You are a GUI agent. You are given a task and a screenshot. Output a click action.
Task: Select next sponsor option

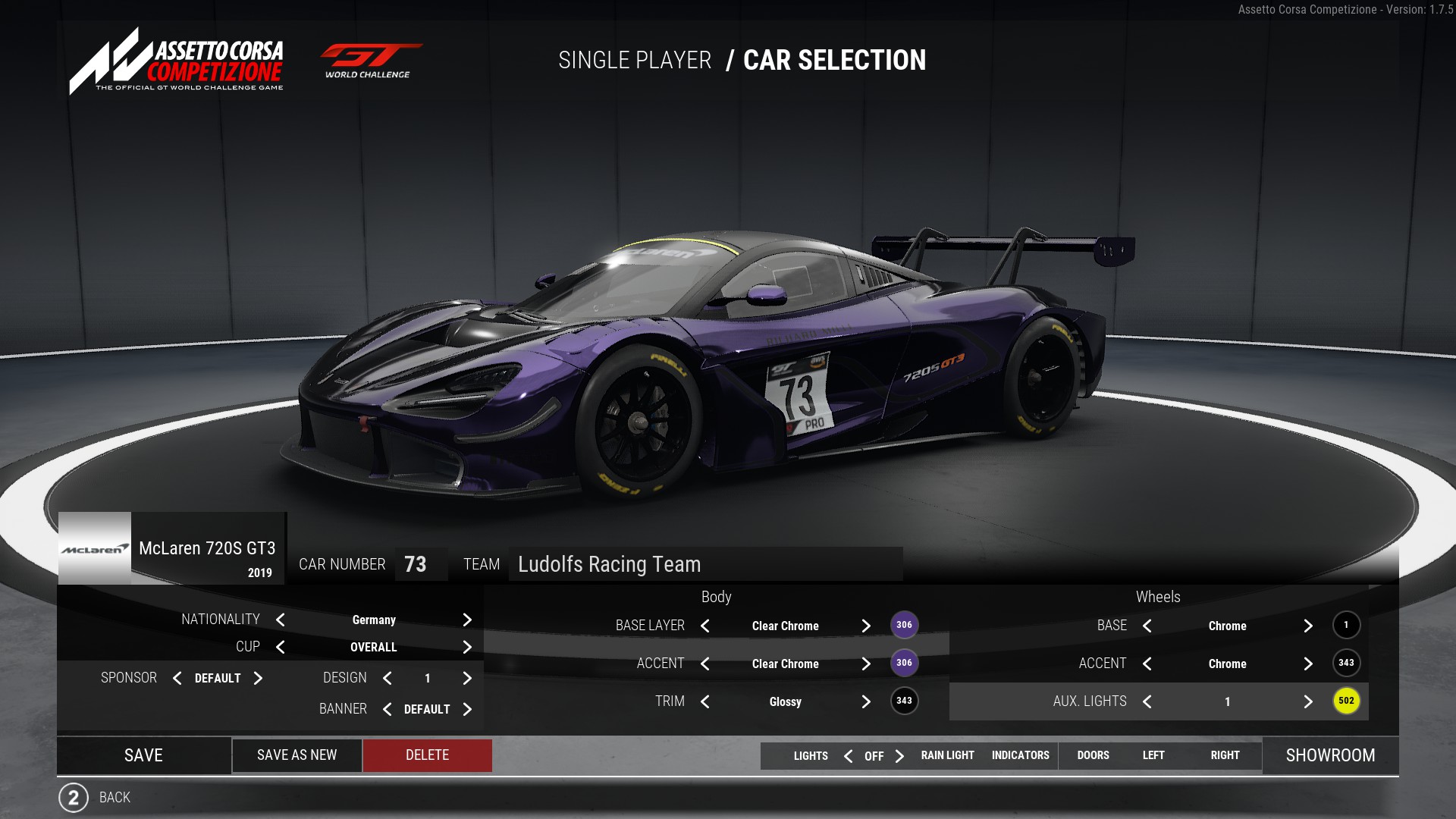258,678
